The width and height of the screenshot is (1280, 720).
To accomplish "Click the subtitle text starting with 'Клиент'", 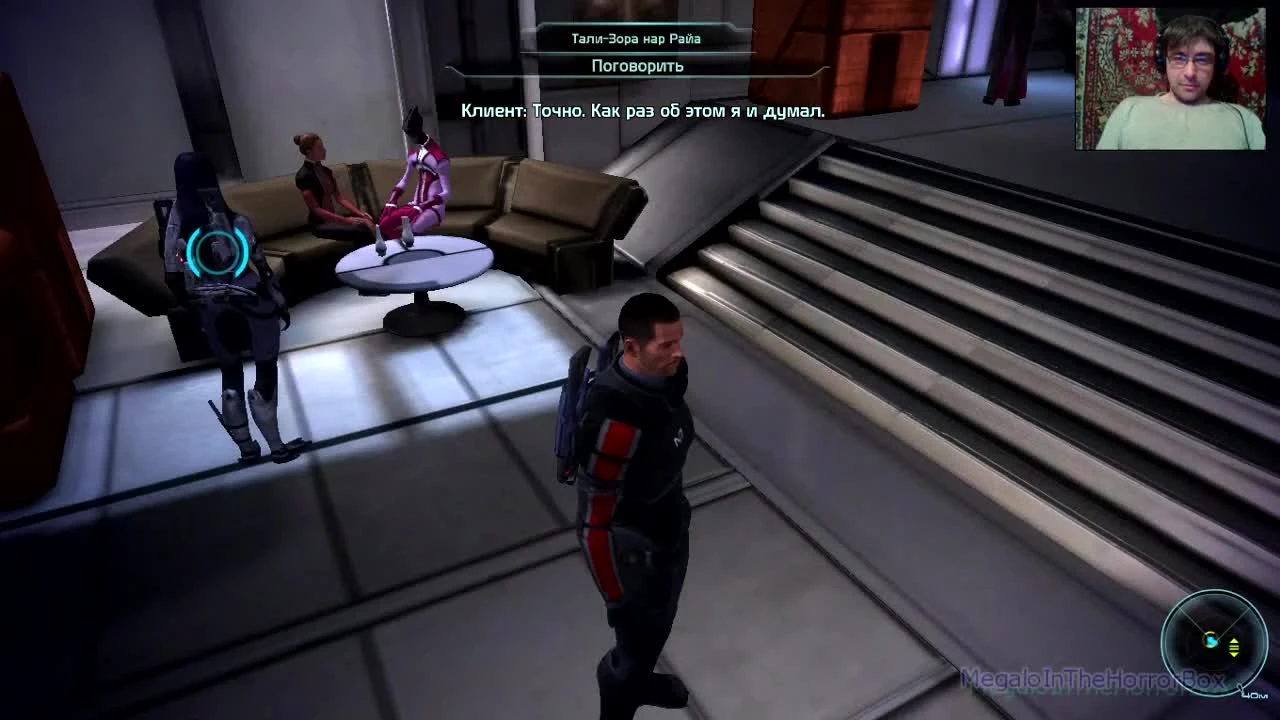I will pyautogui.click(x=645, y=111).
